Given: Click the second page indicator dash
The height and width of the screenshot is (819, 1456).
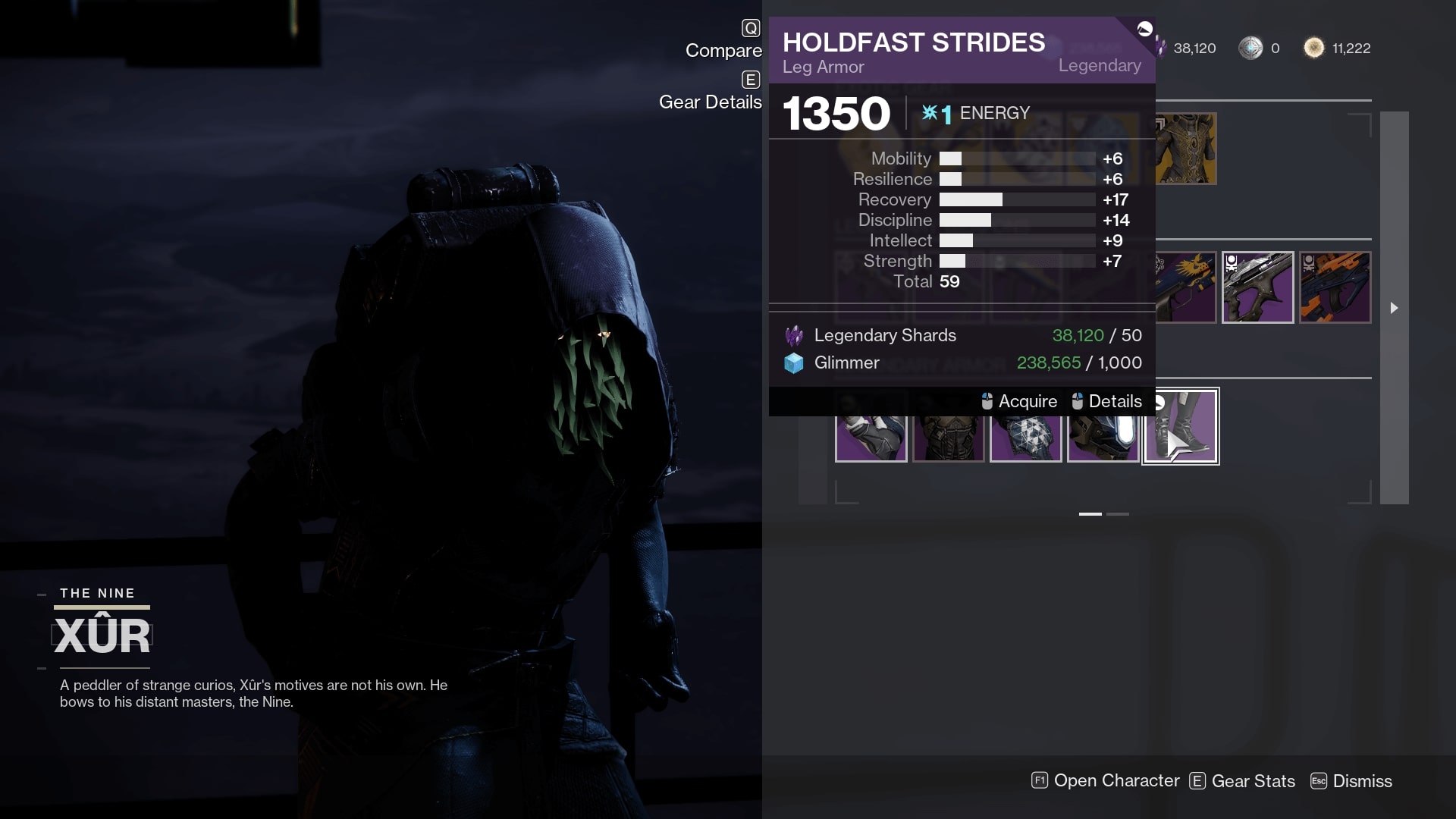Looking at the screenshot, I should click(x=1117, y=513).
